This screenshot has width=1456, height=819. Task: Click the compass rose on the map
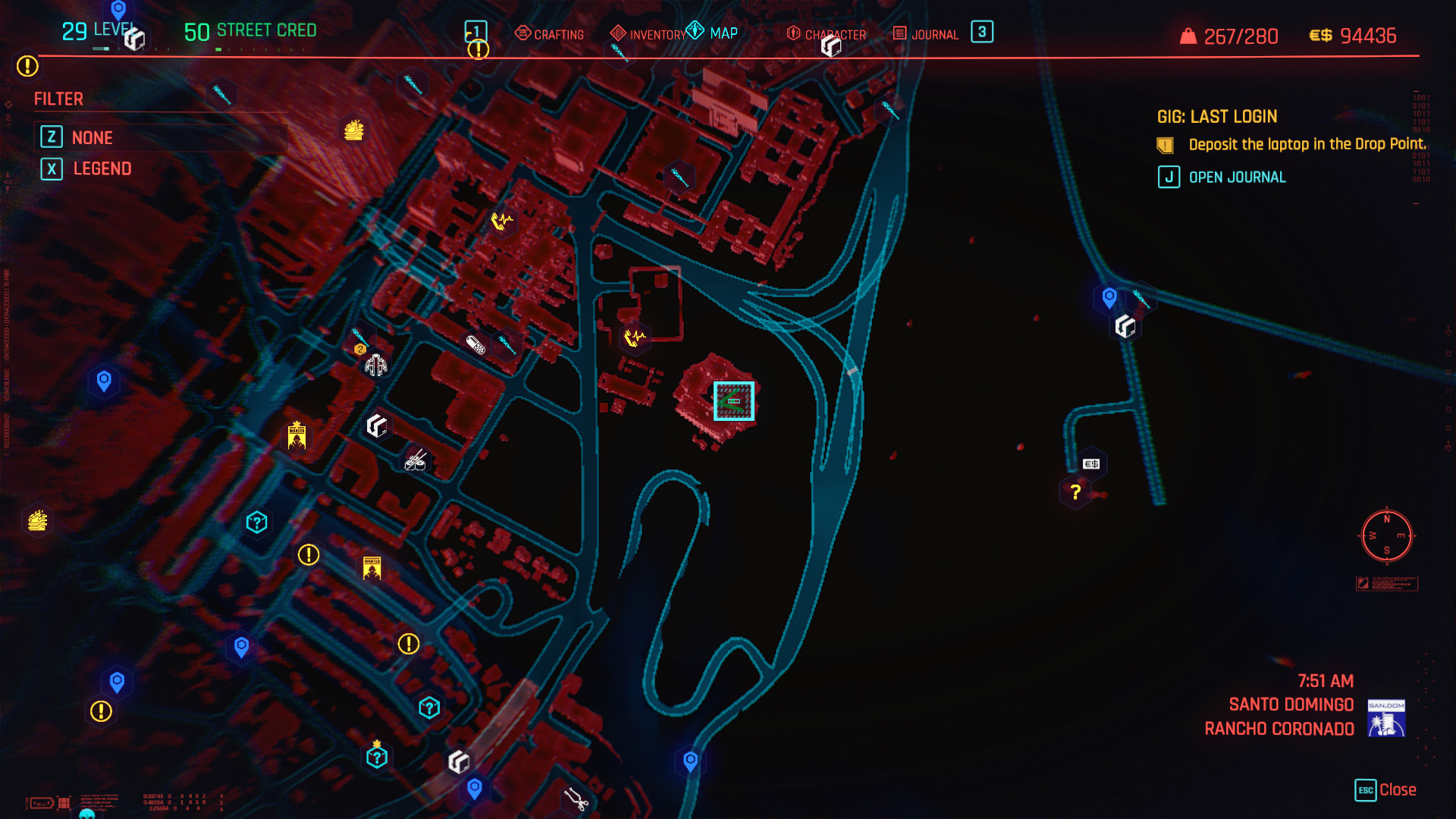pos(1387,536)
